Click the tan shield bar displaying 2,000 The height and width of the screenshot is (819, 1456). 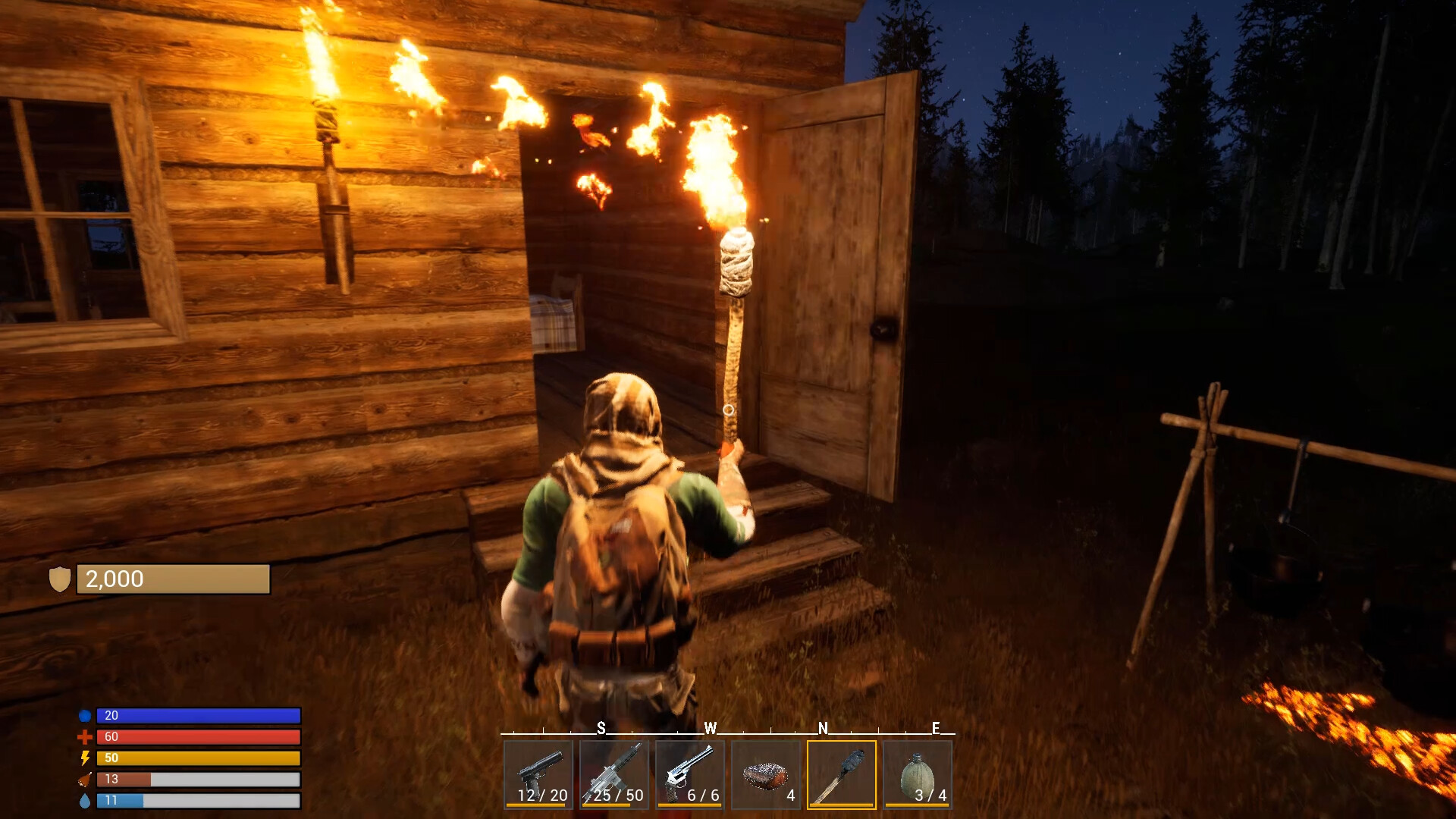173,579
